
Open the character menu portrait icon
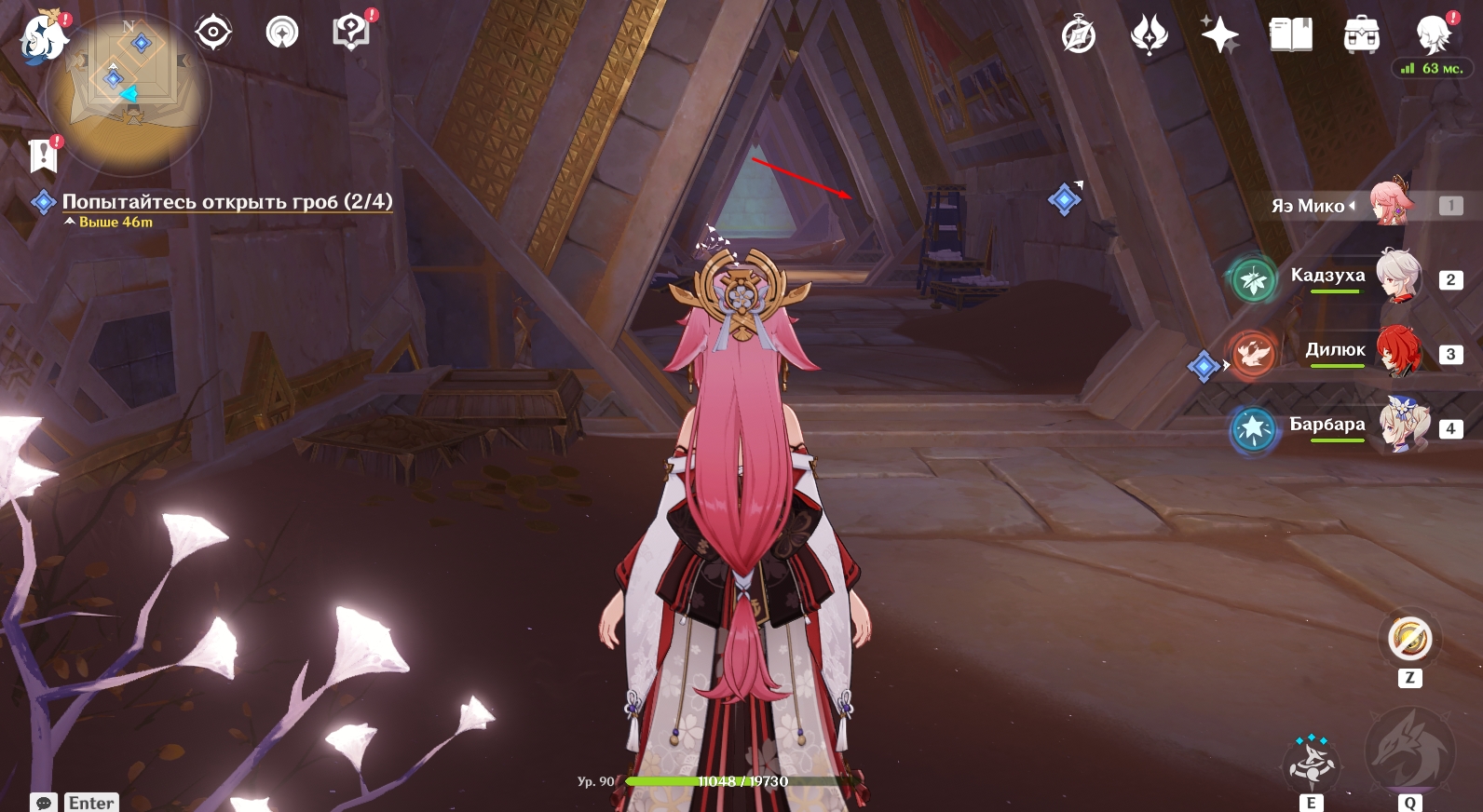(1432, 35)
